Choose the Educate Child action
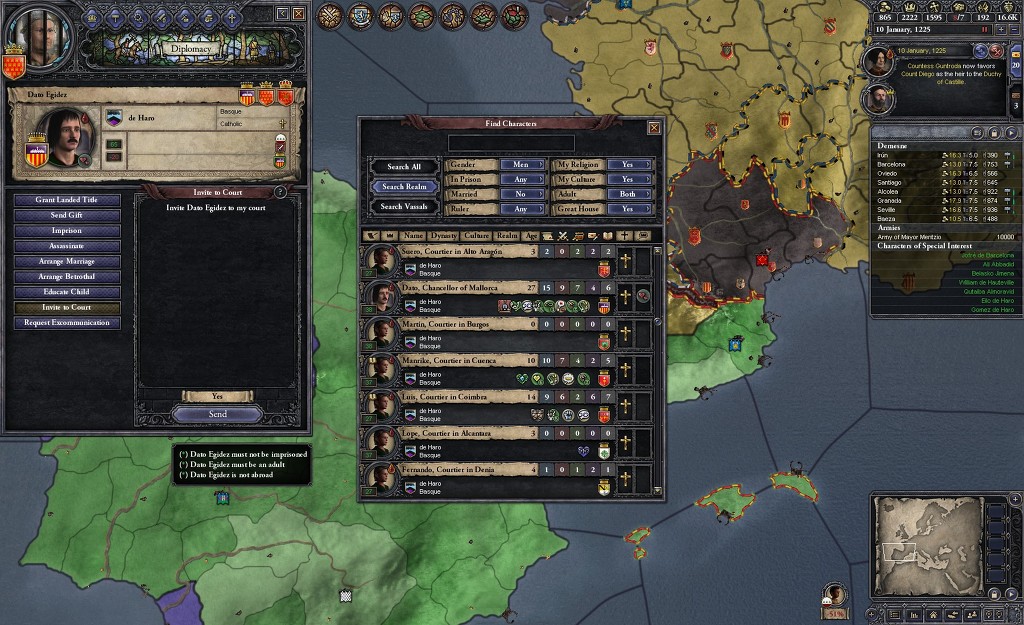Image resolution: width=1024 pixels, height=625 pixels. click(67, 292)
